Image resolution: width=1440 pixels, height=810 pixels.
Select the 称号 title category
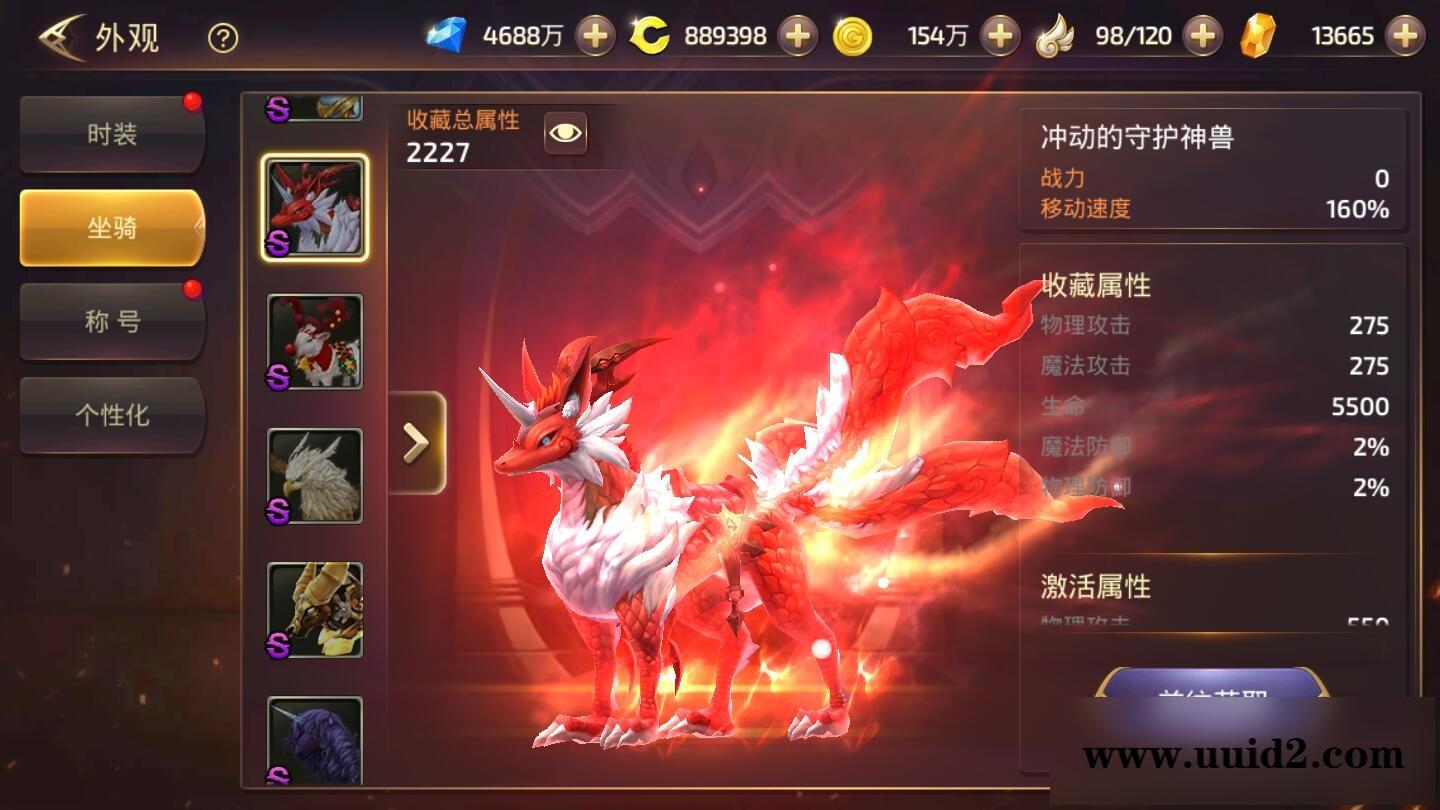(110, 321)
